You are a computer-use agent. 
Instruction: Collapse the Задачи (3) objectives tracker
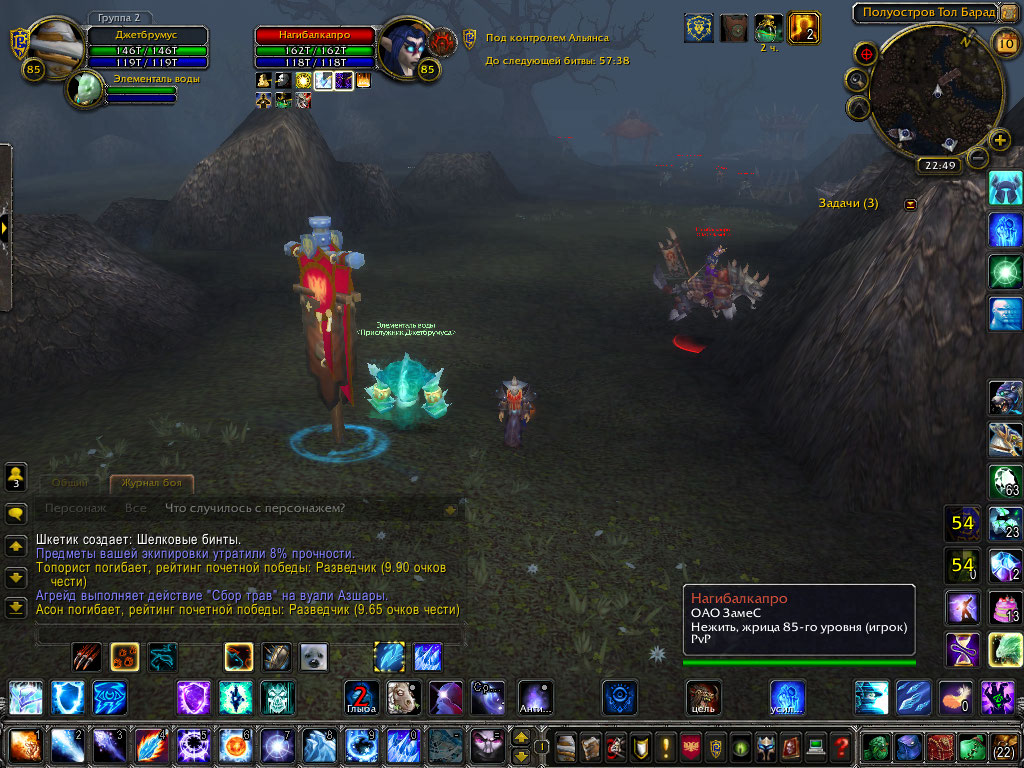pyautogui.click(x=910, y=204)
